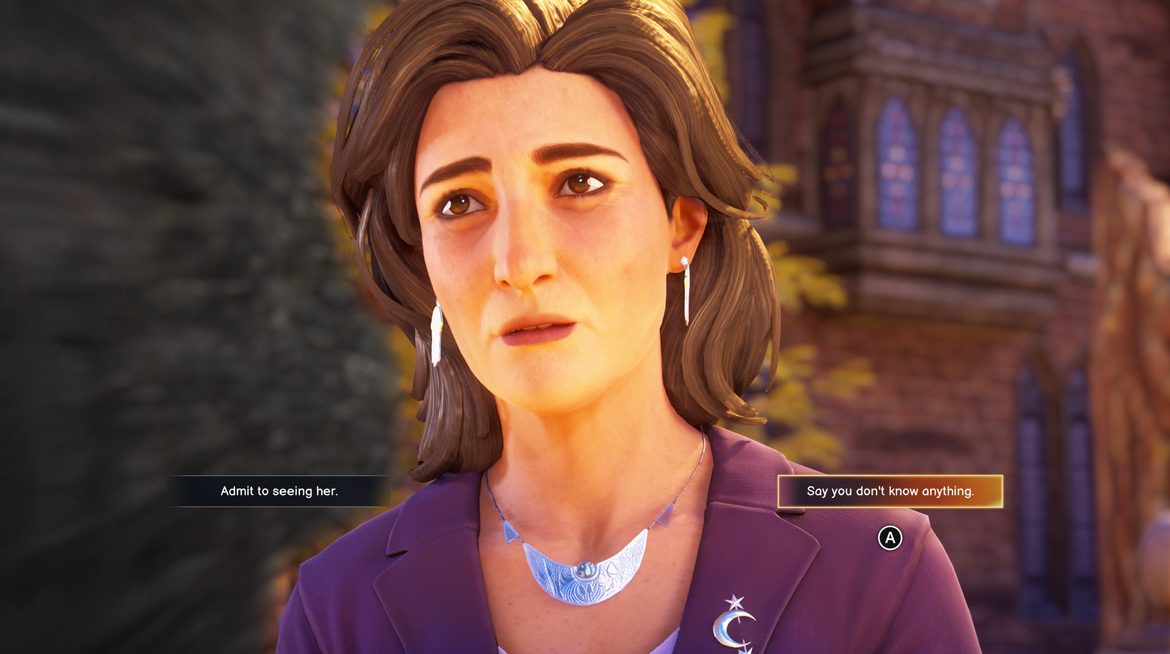
Task: Choose "Admit to seeing her." reply
Action: (x=279, y=491)
